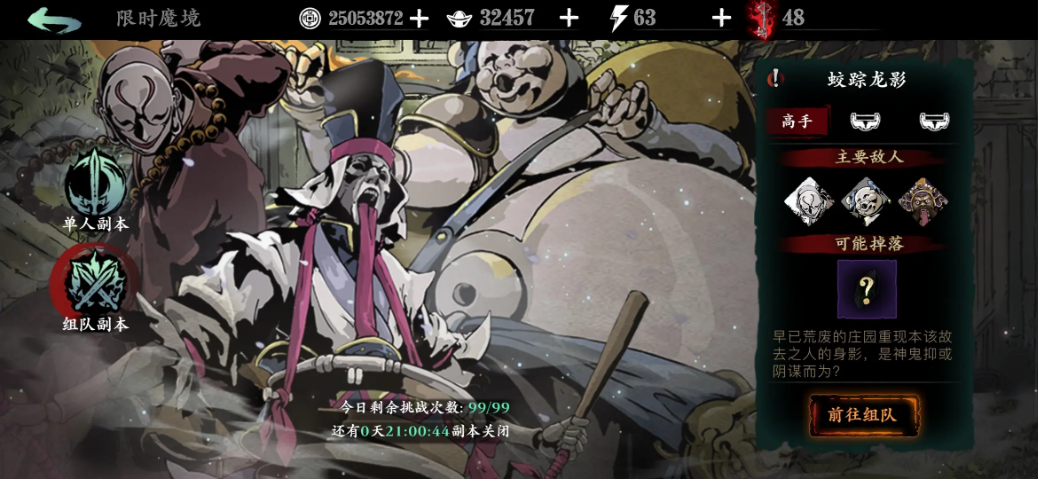Add more copper coins with plus button
This screenshot has width=1038, height=479.
(419, 18)
